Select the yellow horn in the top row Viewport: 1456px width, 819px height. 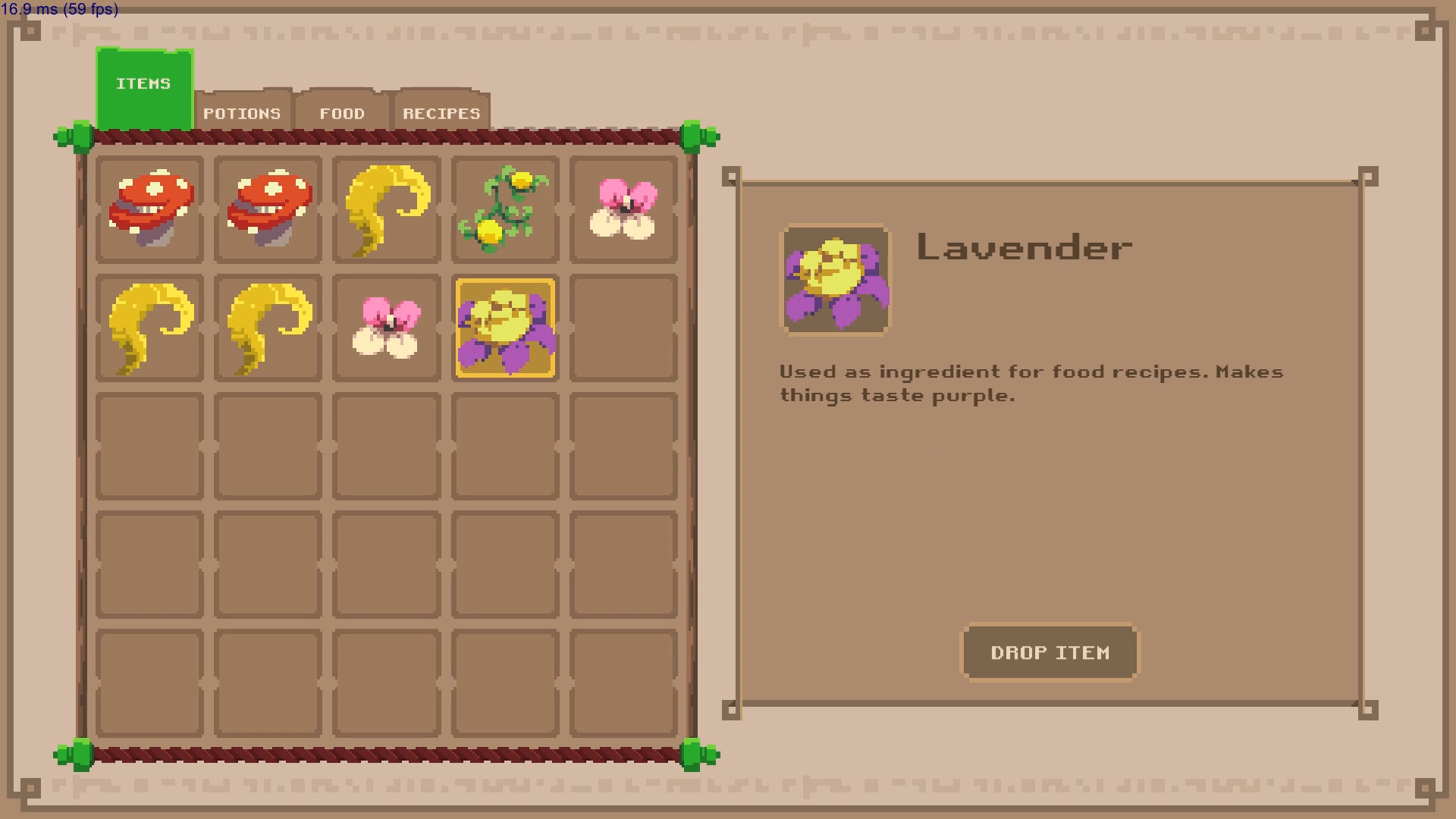(387, 209)
